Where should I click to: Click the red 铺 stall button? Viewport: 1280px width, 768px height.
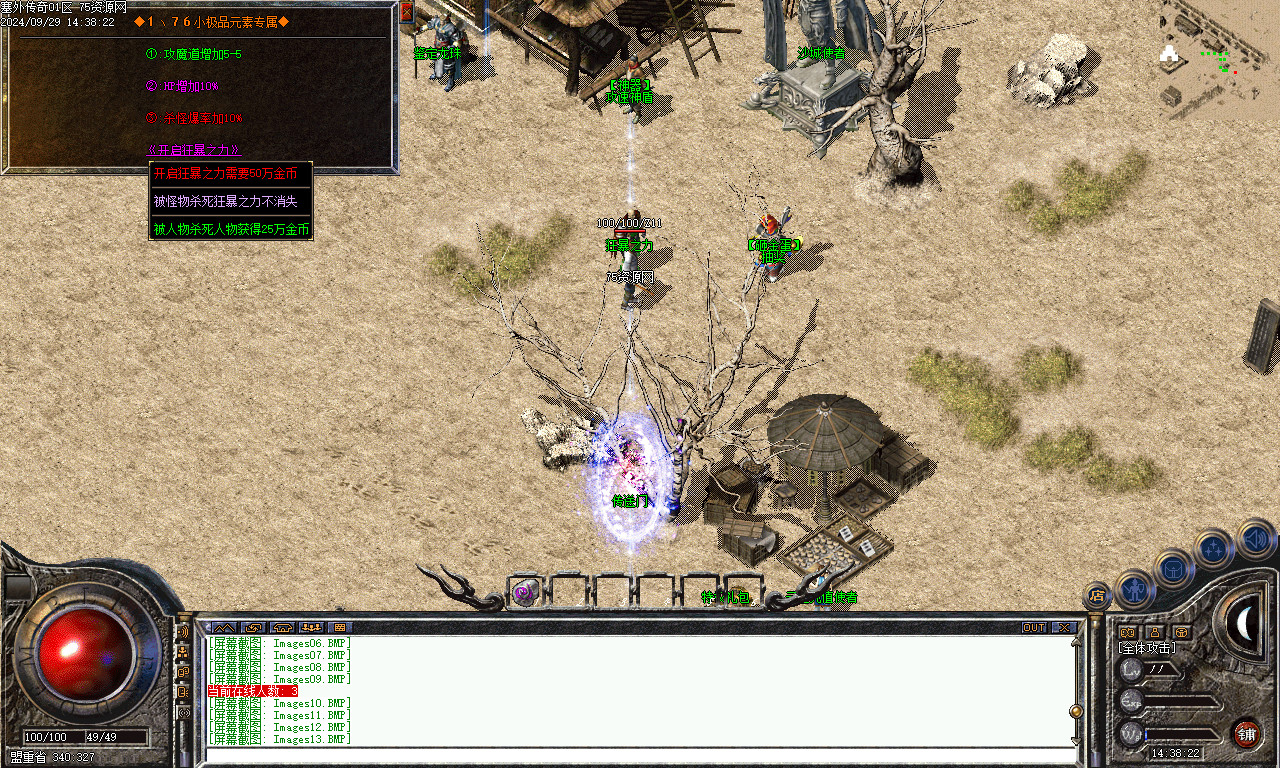[x=1246, y=734]
